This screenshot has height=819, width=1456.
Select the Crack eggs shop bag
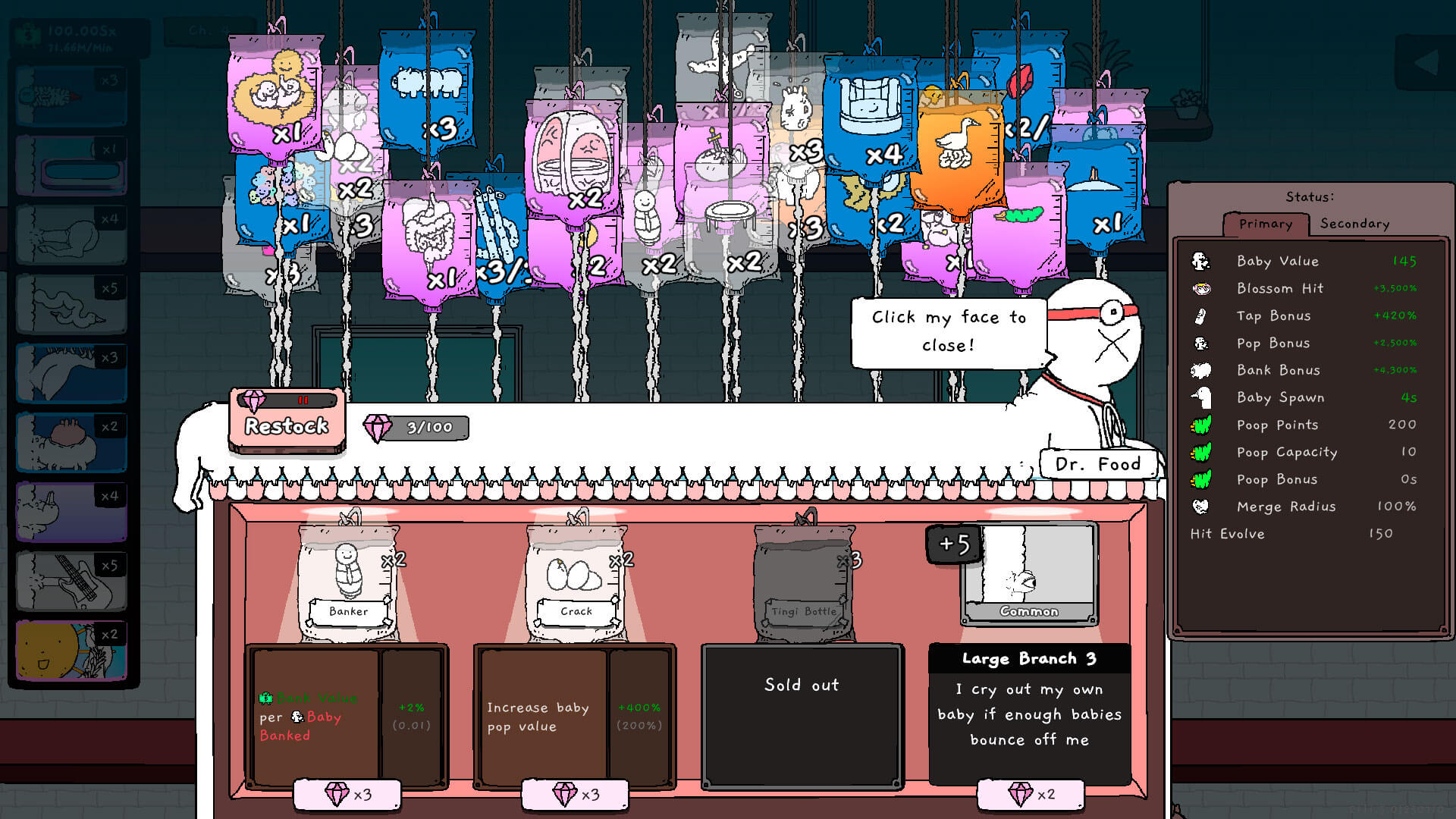(576, 580)
